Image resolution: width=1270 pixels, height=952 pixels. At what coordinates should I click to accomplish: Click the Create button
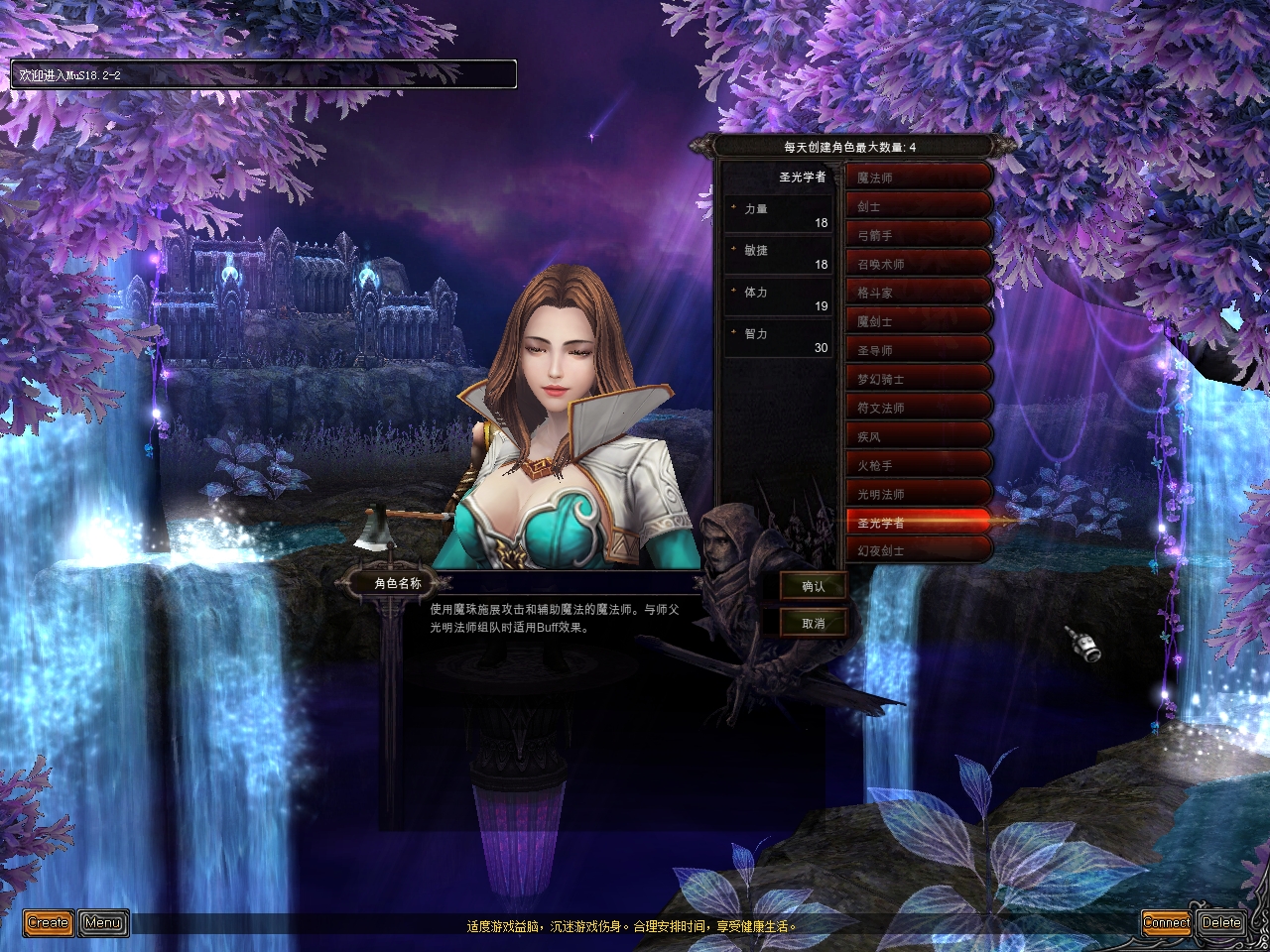click(x=48, y=922)
